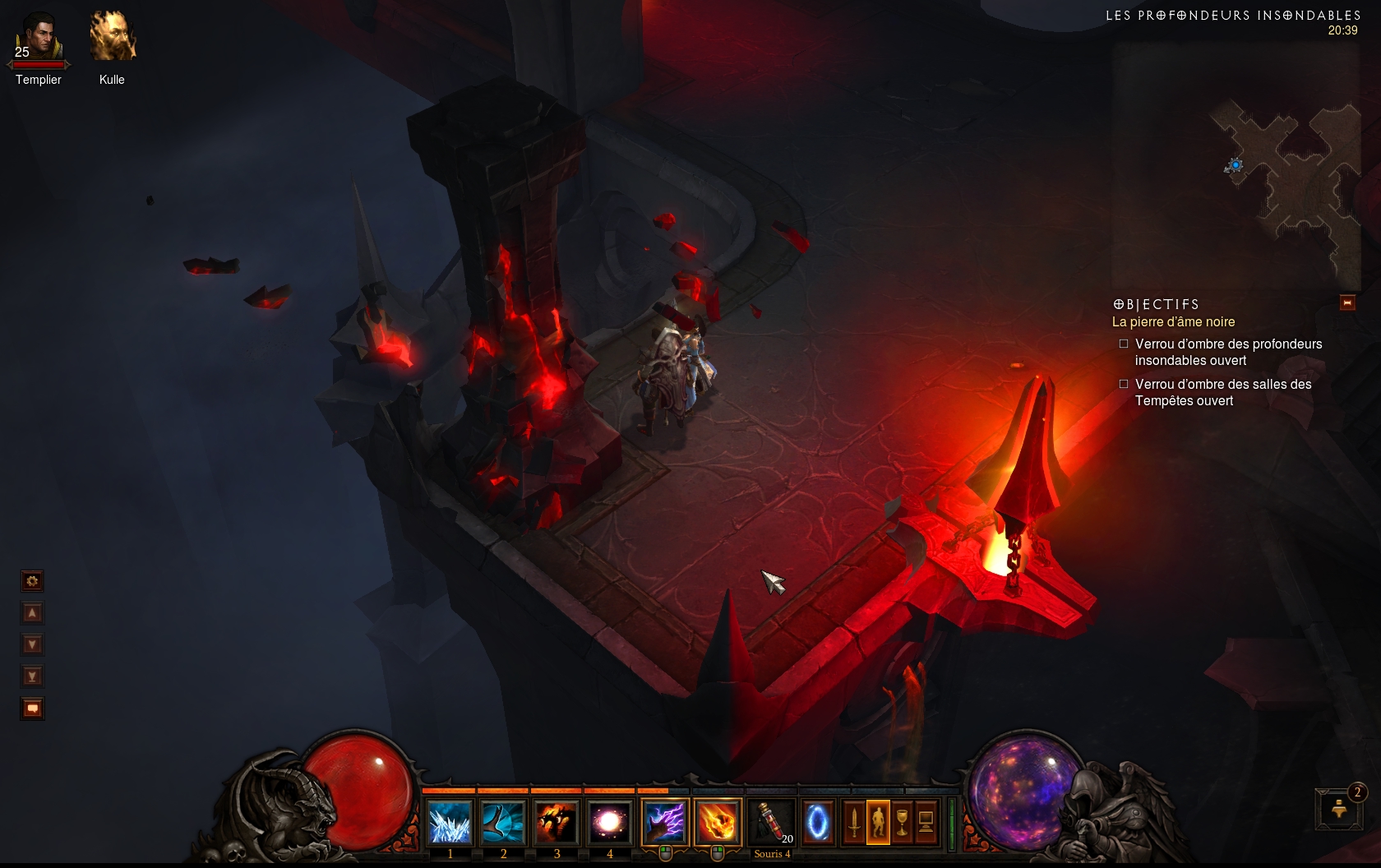Activate the ice shards skill in slot 1
This screenshot has width=1381, height=868.
(450, 823)
